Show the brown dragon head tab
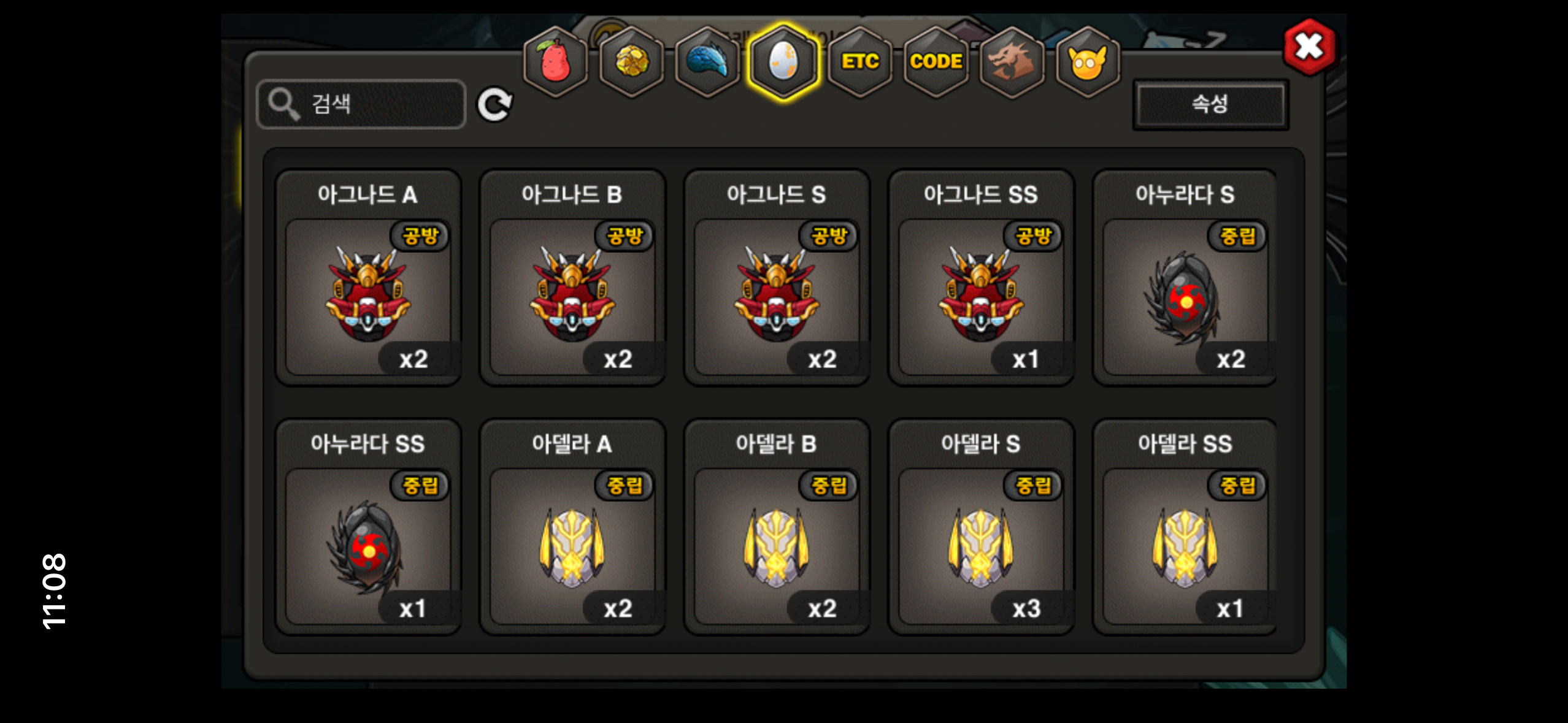The height and width of the screenshot is (723, 1568). click(1012, 61)
